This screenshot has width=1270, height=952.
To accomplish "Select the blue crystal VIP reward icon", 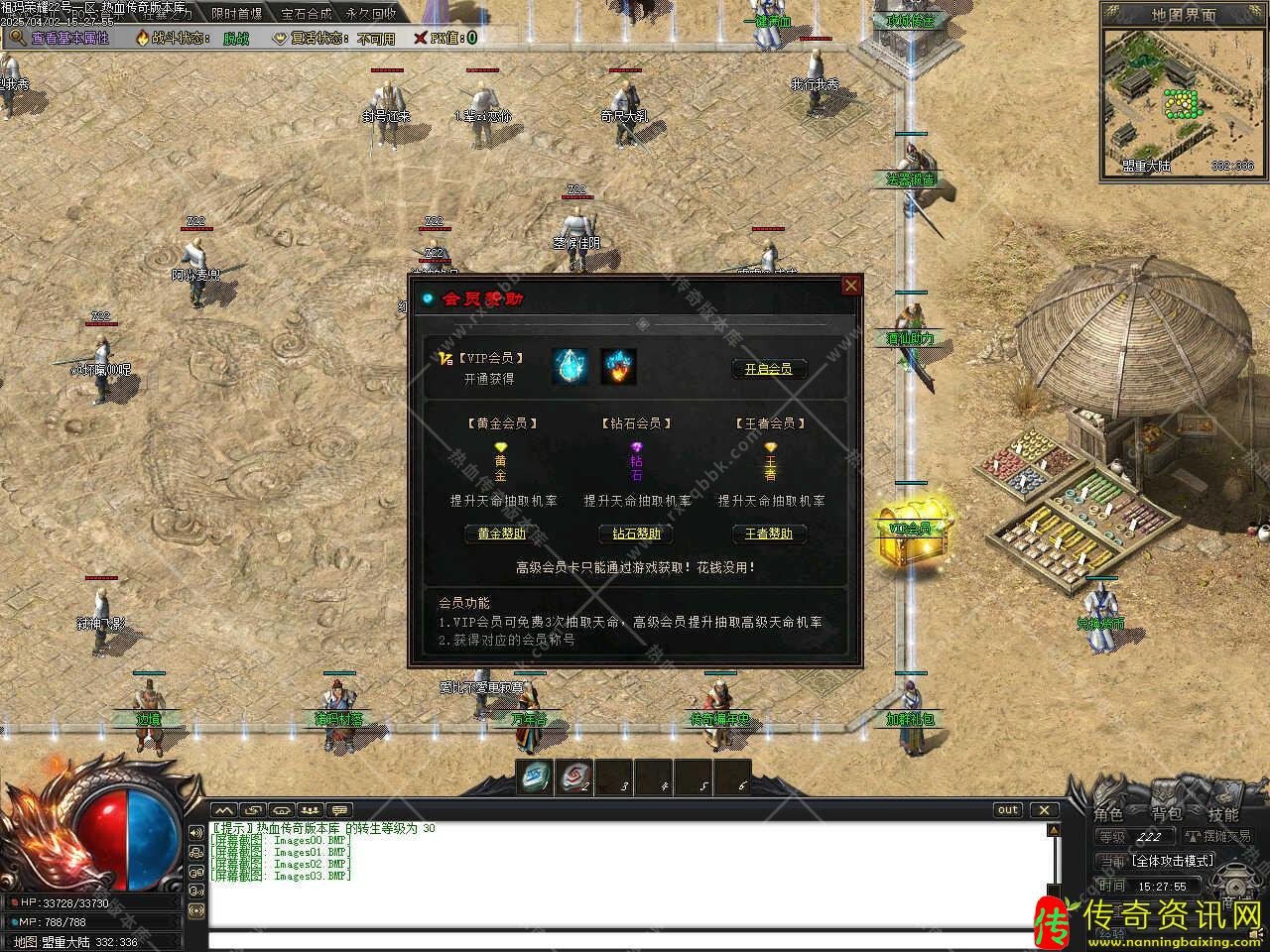I will click(x=571, y=366).
